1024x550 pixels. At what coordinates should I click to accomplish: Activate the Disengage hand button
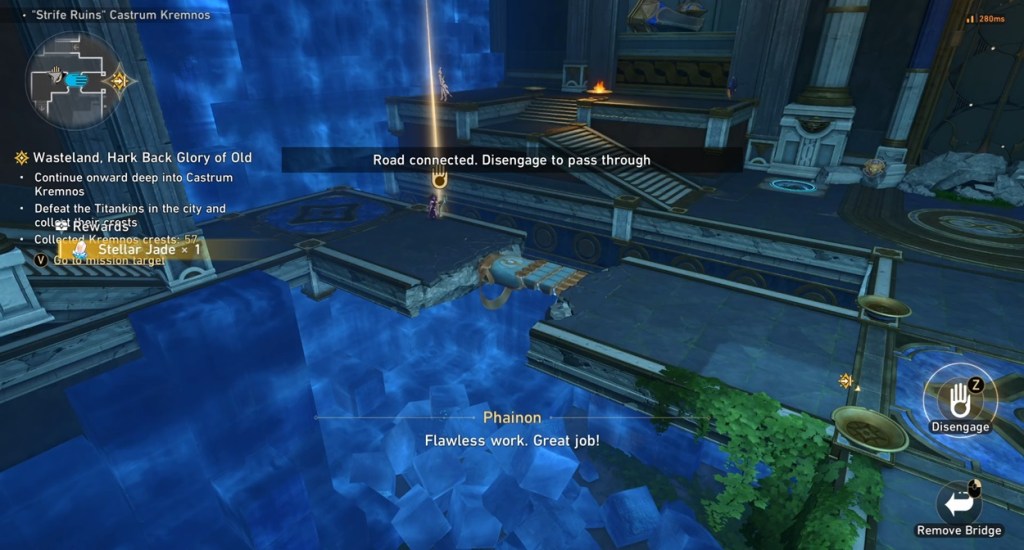(x=958, y=398)
